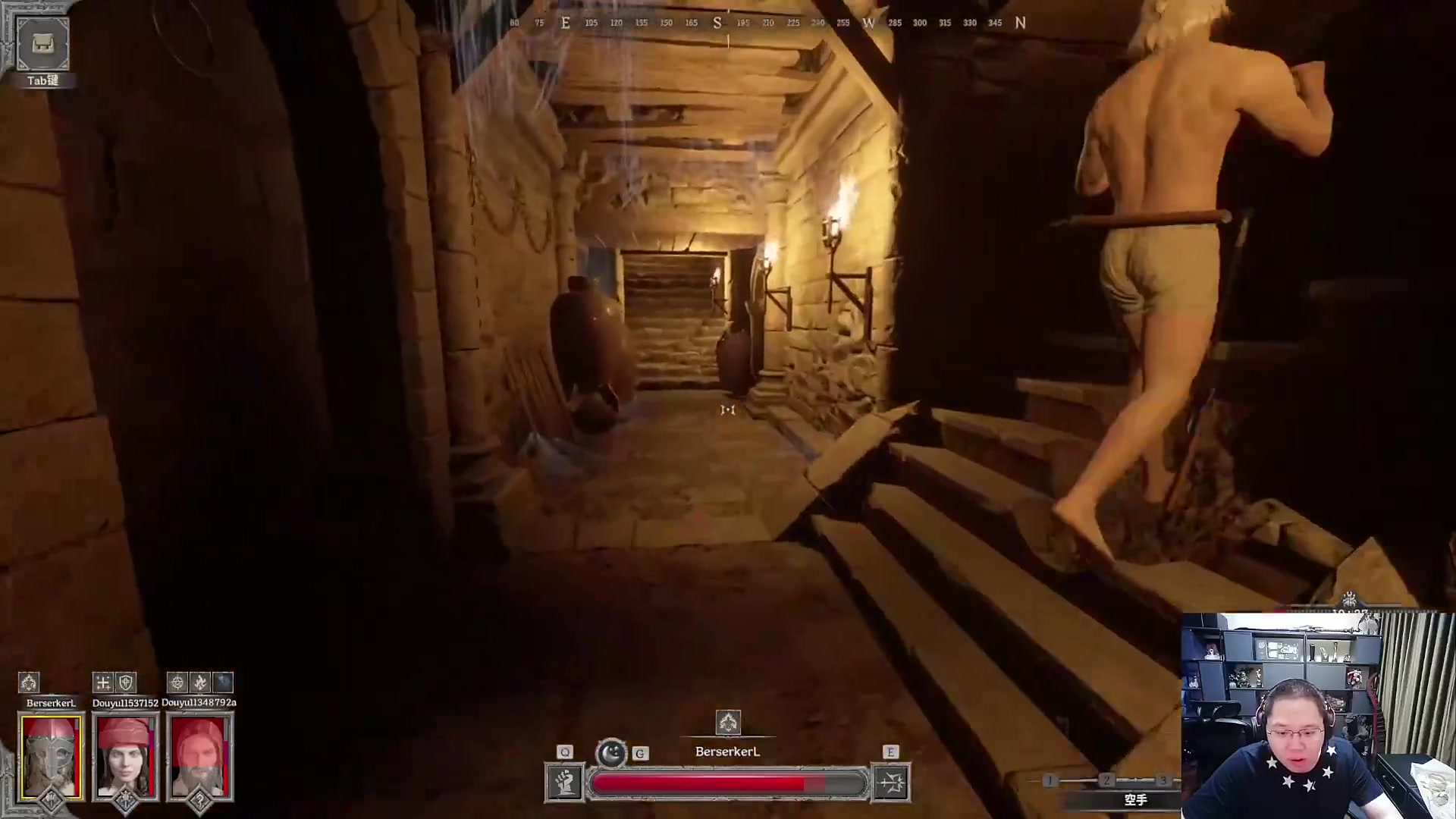Inspect the flame buff above BerserkerL's portrait
This screenshot has width=1456, height=819.
(x=29, y=682)
